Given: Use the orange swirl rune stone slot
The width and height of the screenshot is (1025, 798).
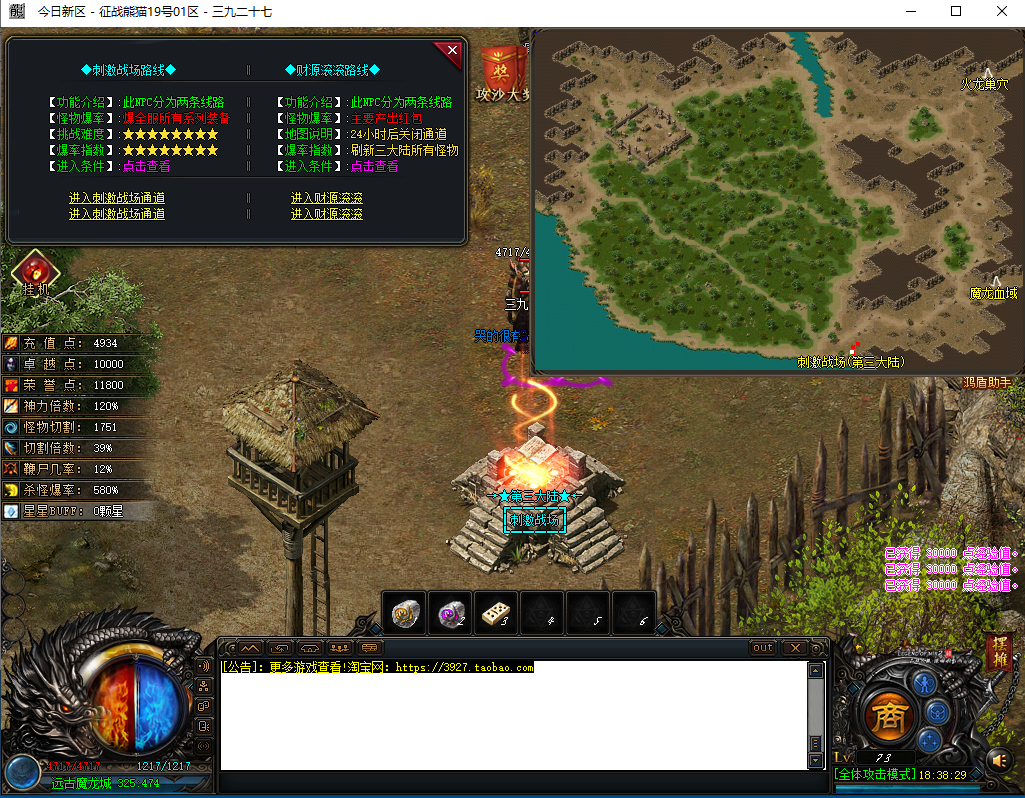Looking at the screenshot, I should (404, 613).
